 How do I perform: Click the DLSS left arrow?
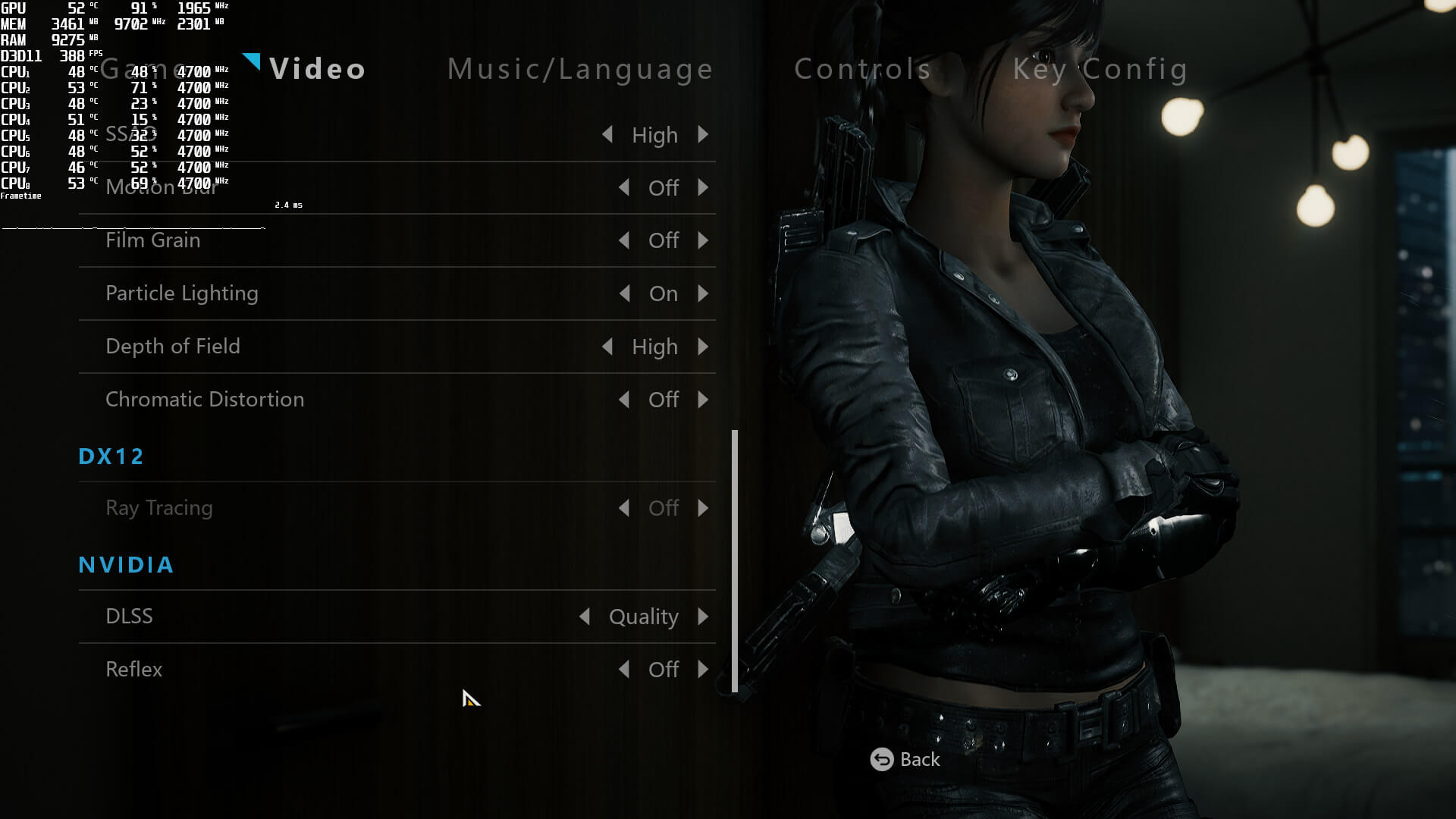[585, 617]
